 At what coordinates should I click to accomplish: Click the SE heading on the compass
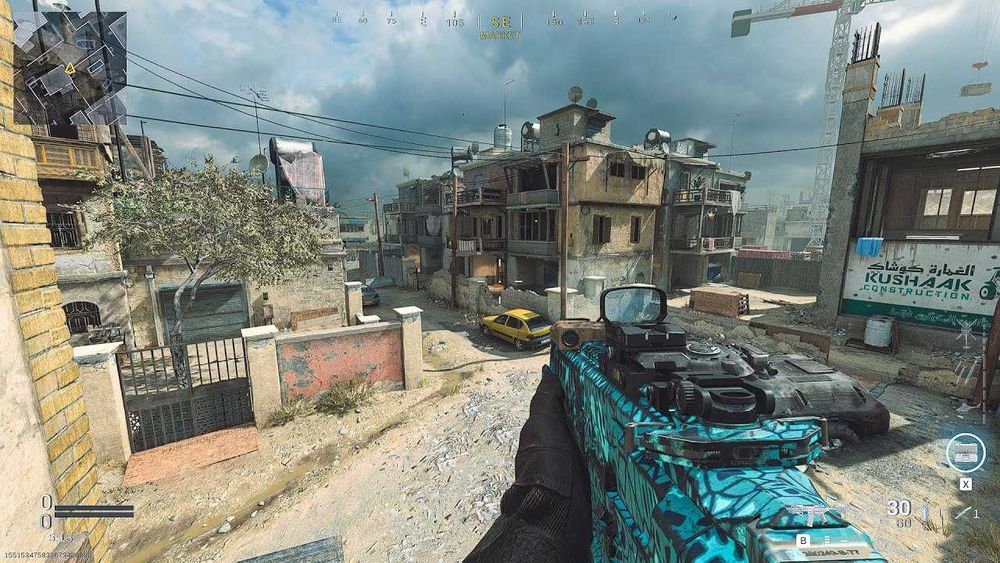pyautogui.click(x=499, y=21)
